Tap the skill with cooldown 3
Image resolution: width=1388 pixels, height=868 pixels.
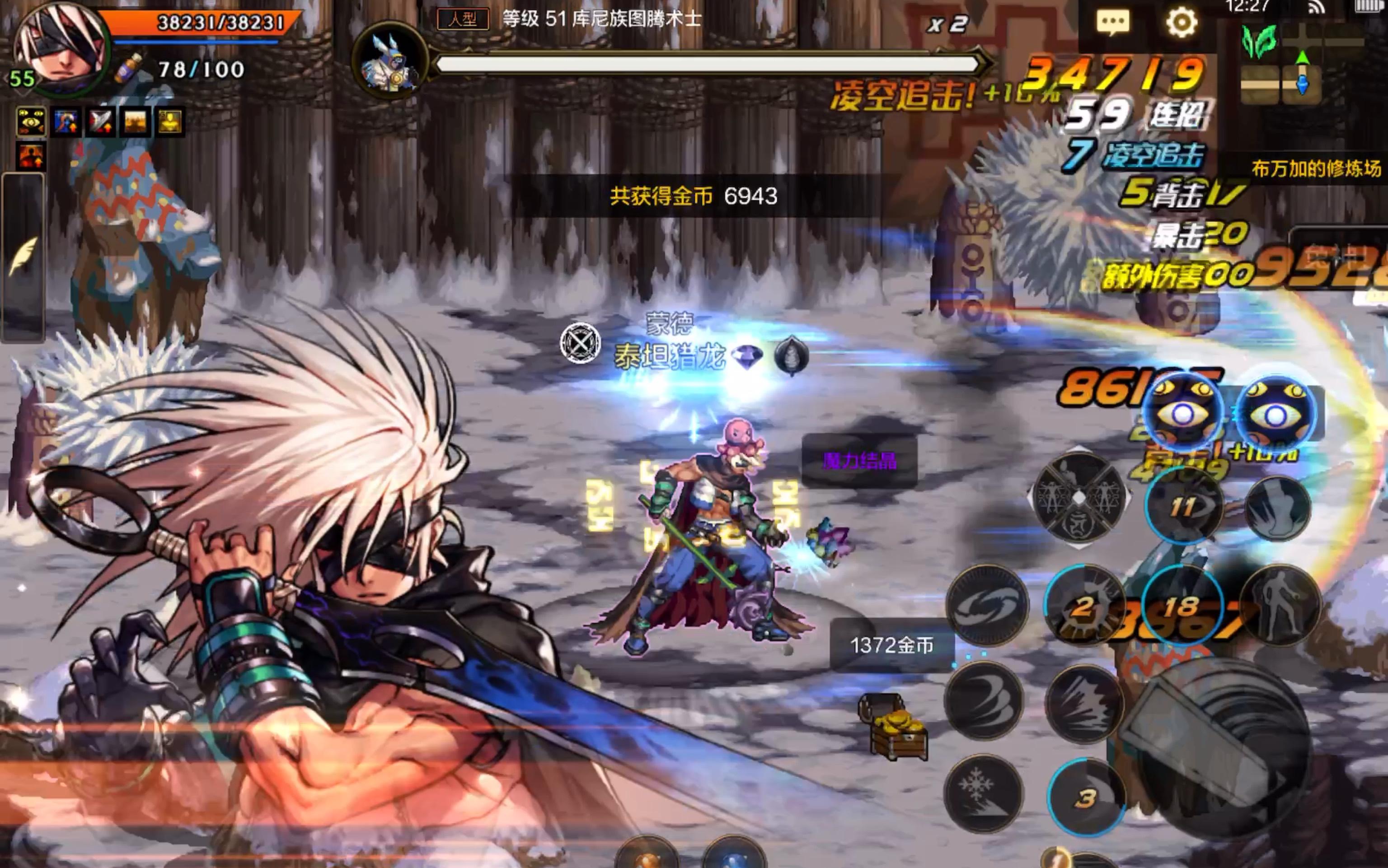1085,797
